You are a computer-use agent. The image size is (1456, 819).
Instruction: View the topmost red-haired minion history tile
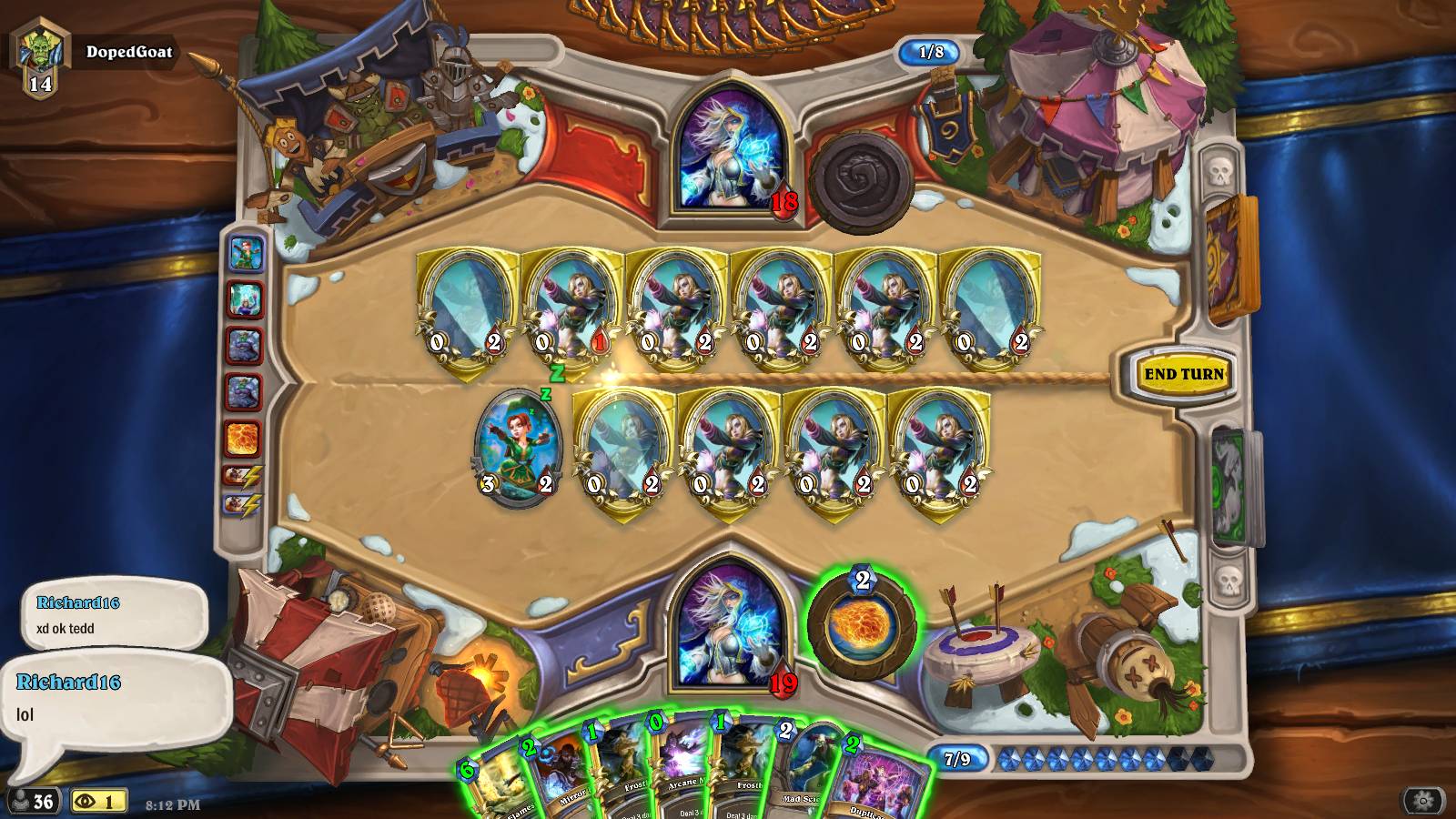point(244,254)
